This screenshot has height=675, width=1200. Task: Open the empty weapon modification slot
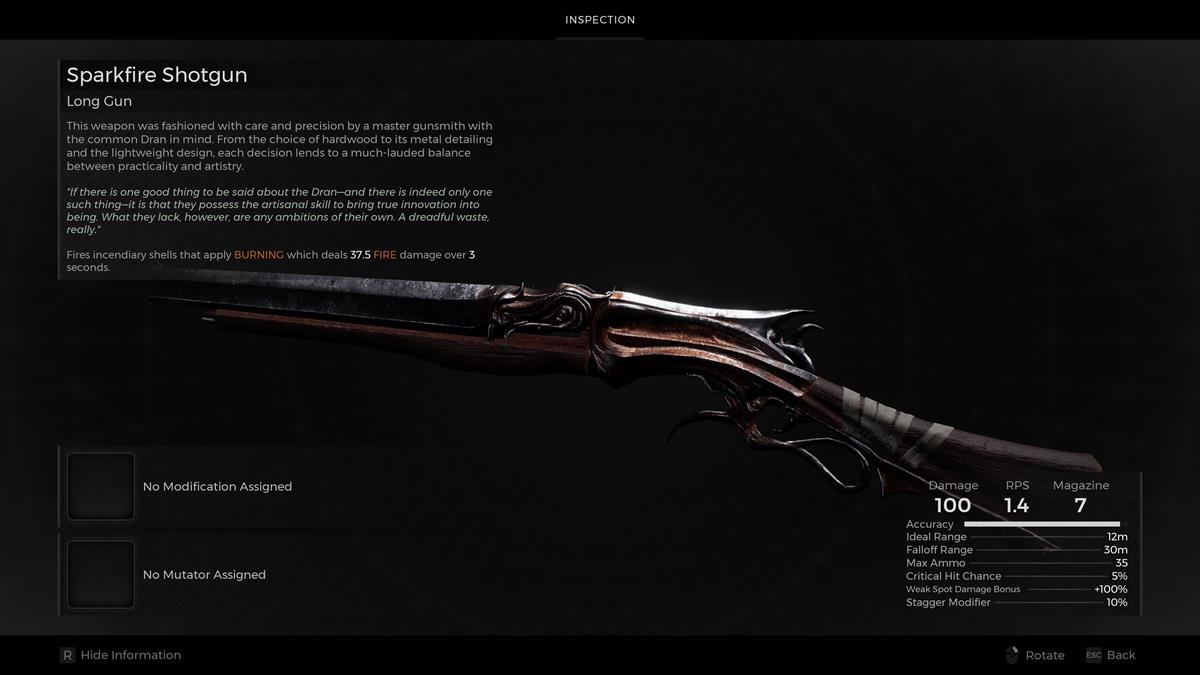pos(101,487)
